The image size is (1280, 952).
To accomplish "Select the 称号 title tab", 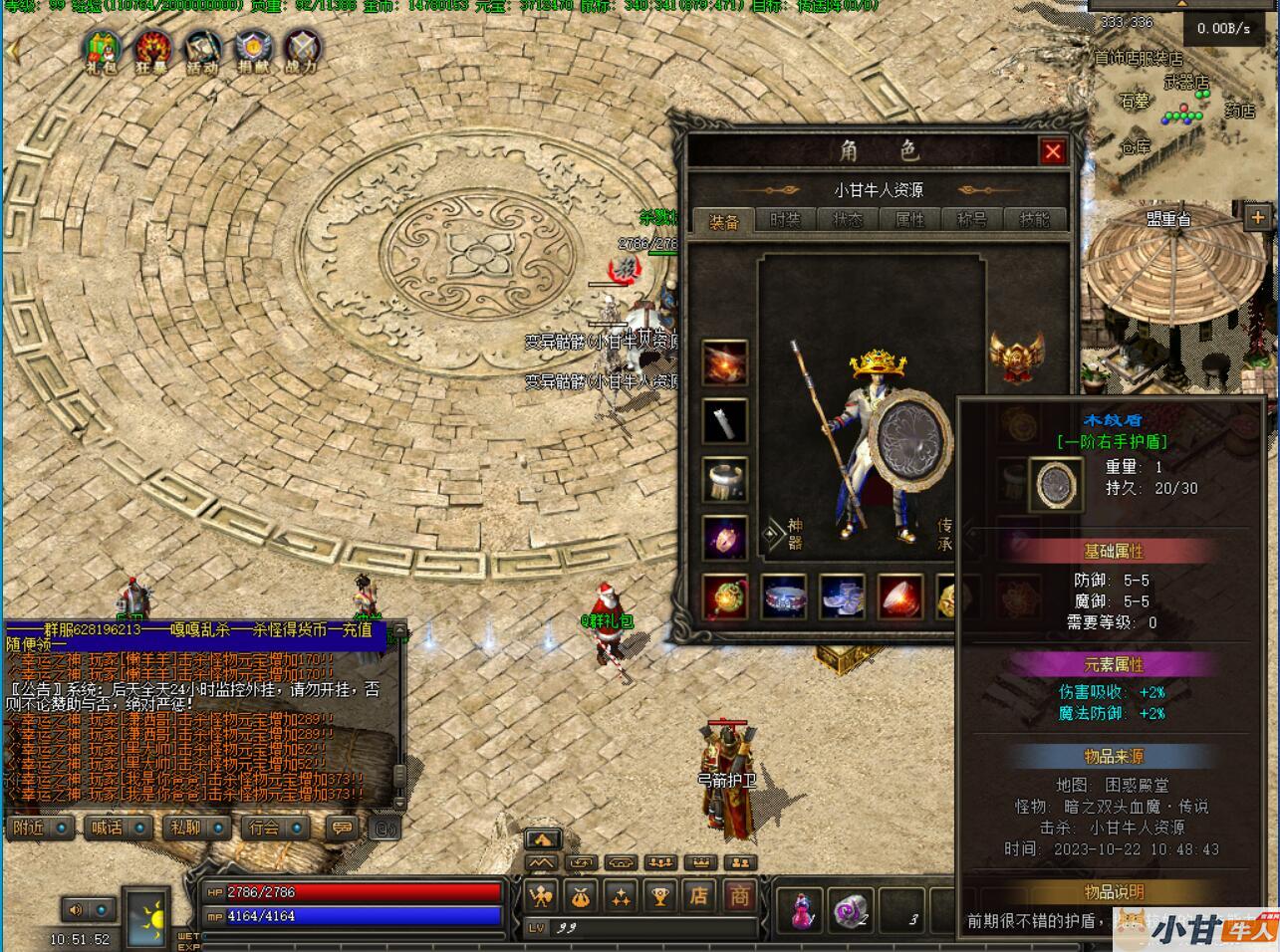I will click(x=972, y=220).
